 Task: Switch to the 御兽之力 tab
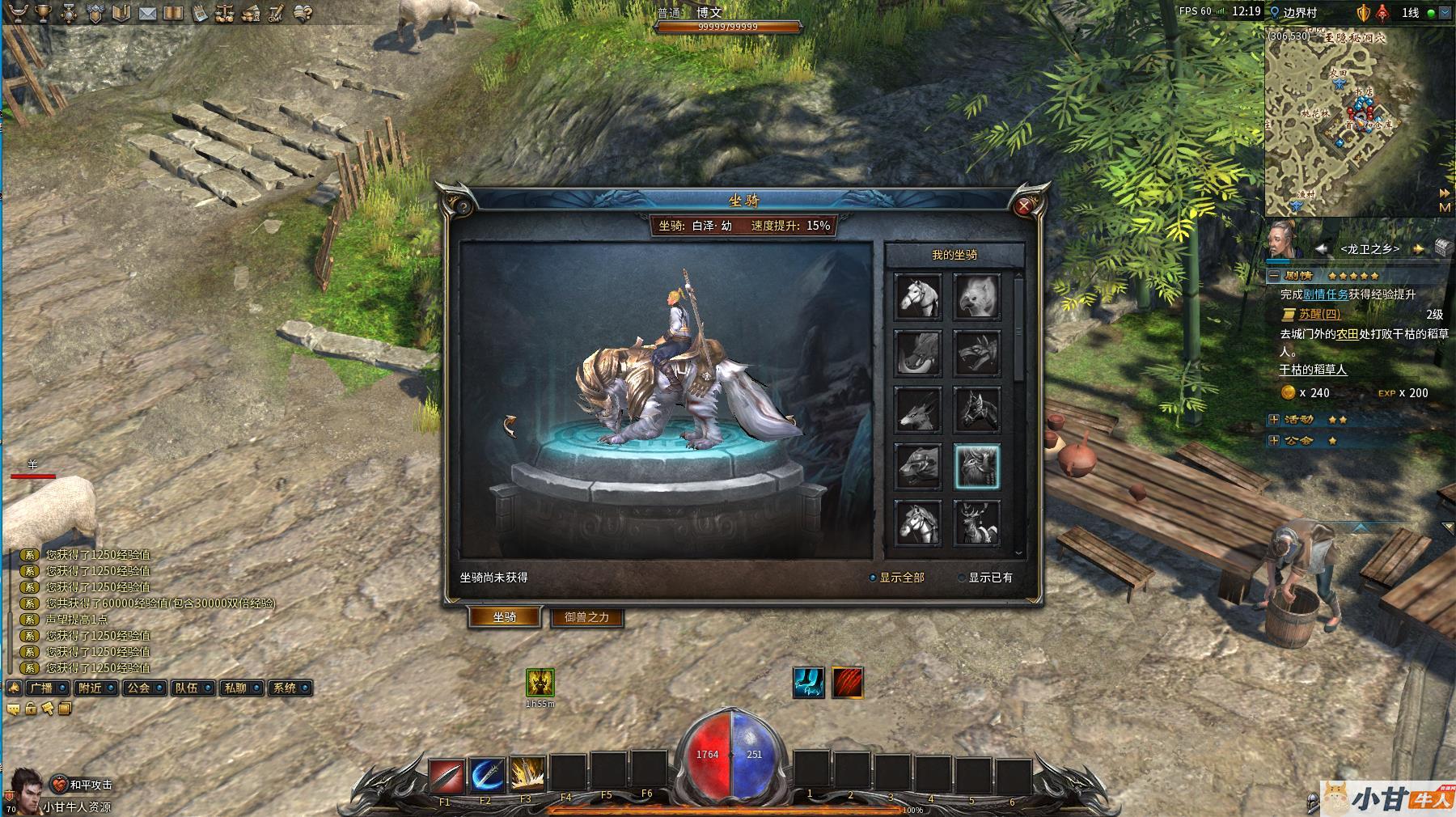pos(586,617)
